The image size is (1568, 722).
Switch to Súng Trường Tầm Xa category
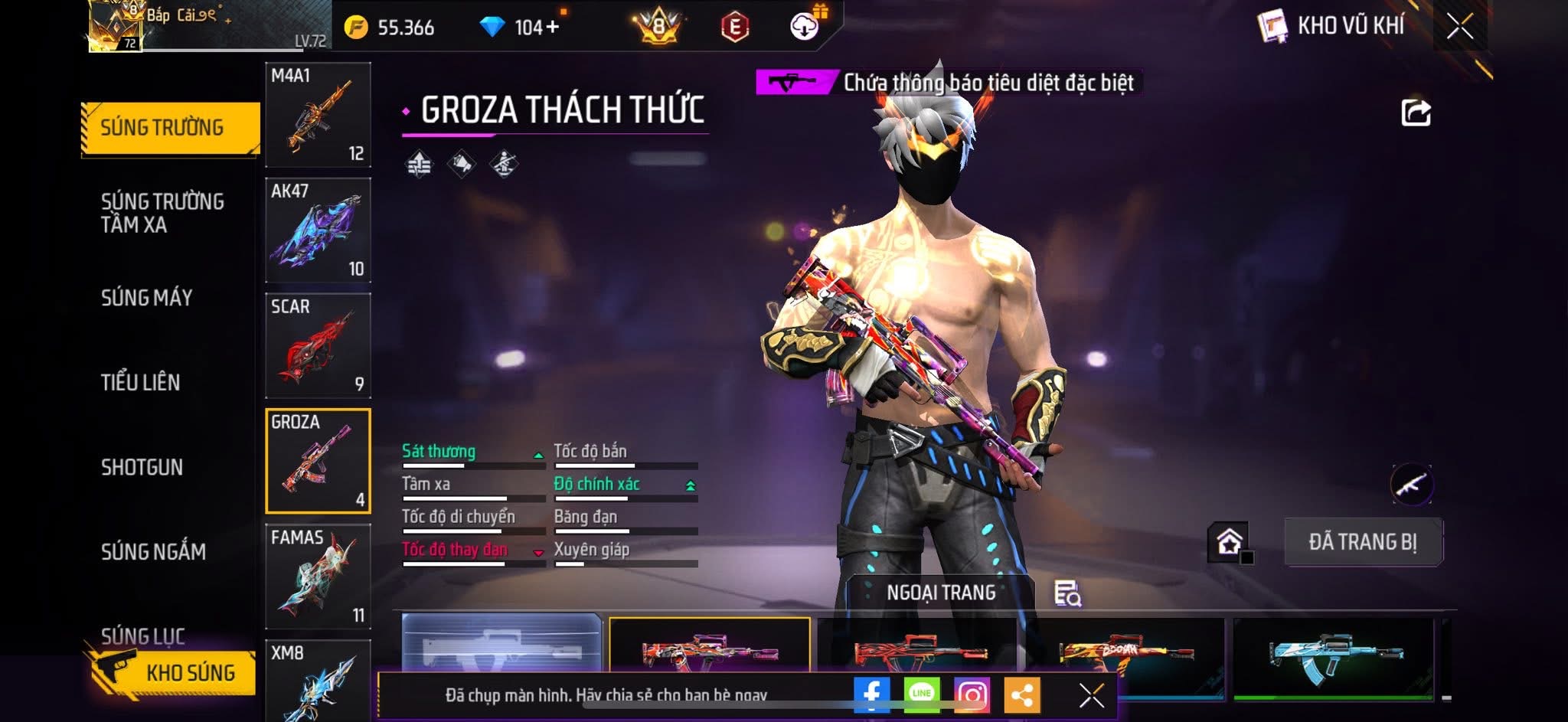162,213
